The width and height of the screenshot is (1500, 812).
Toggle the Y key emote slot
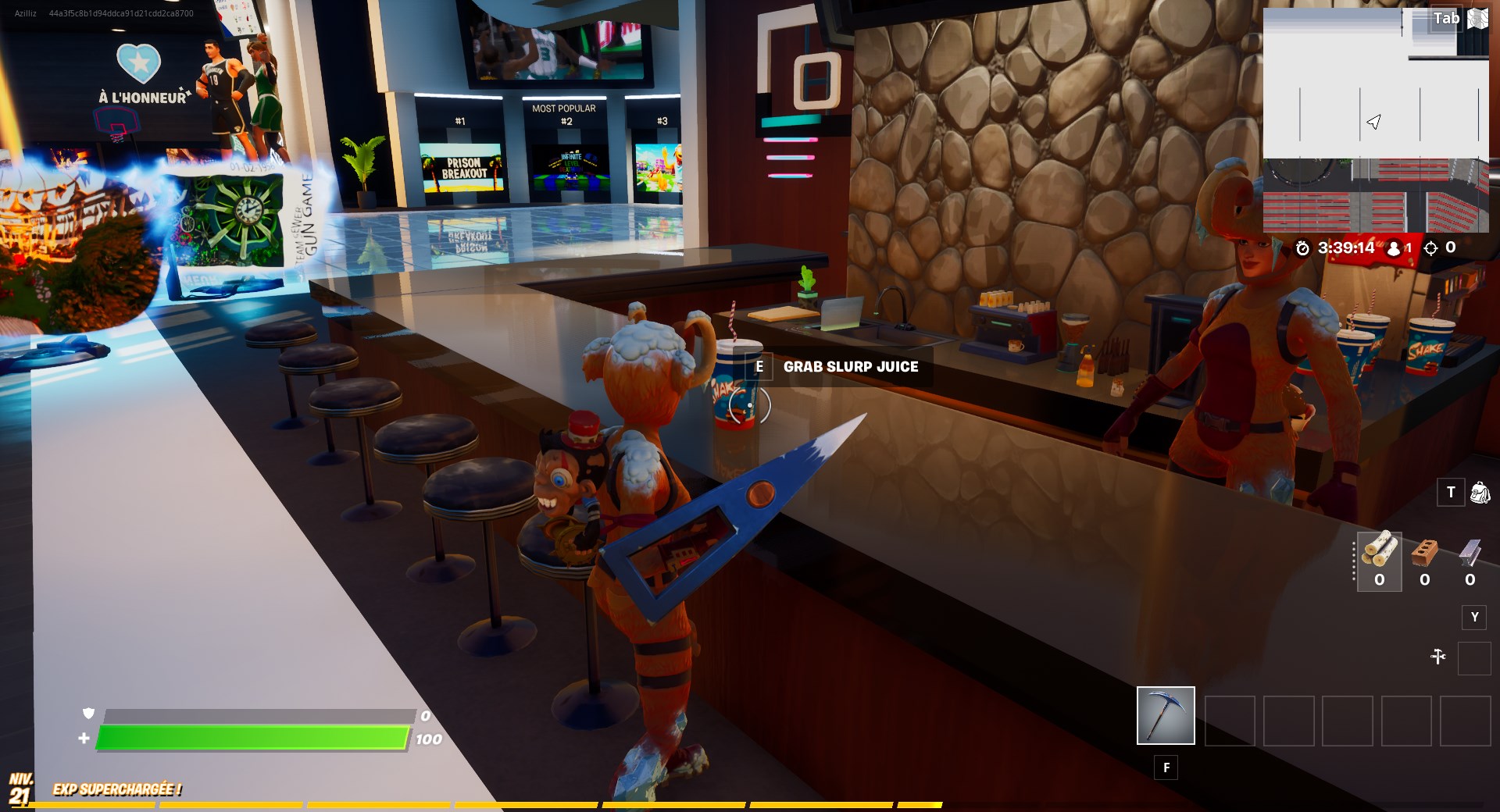coord(1476,618)
